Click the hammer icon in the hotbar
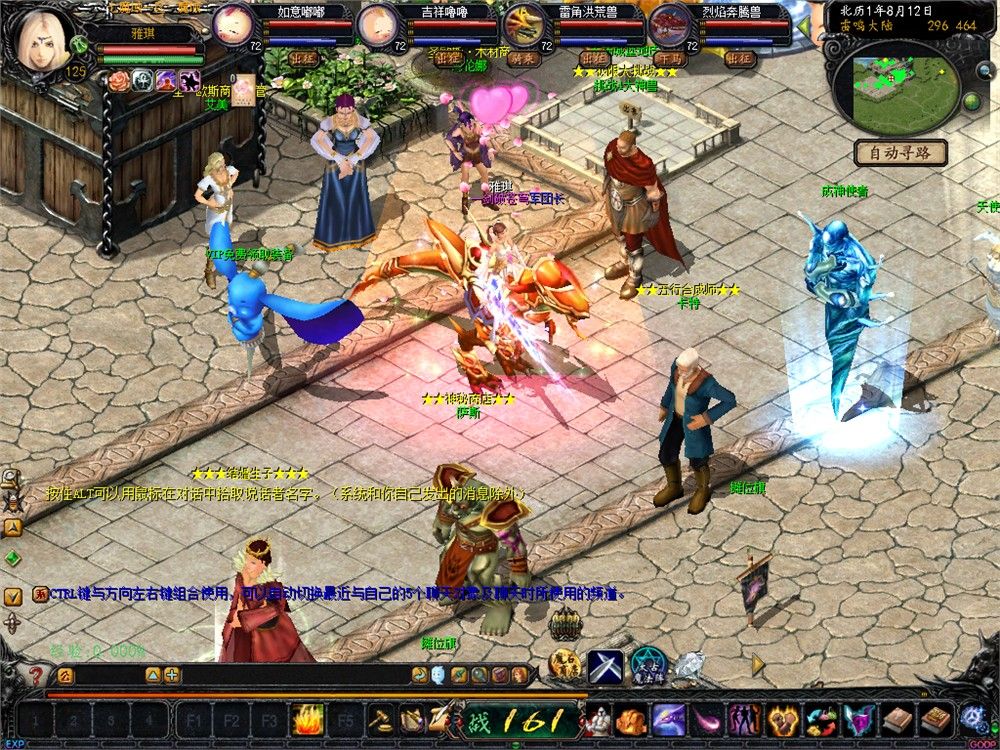1000x750 pixels. (381, 719)
